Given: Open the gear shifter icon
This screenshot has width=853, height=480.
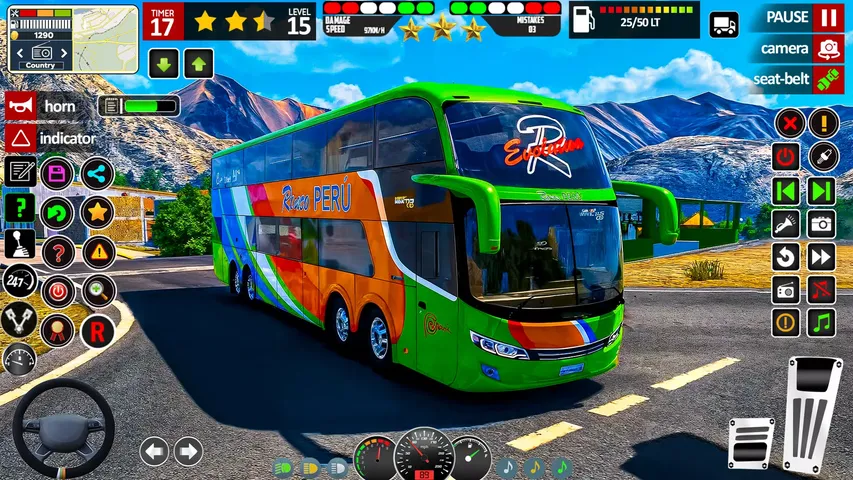Looking at the screenshot, I should [x=20, y=246].
